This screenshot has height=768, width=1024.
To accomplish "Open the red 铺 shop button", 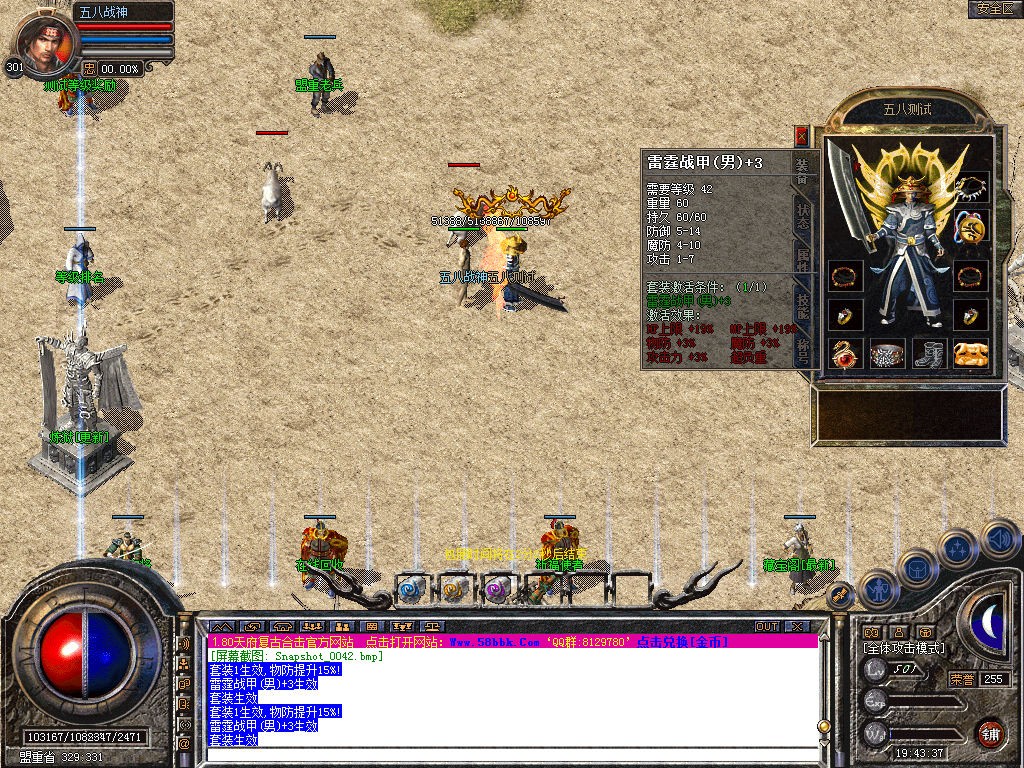I will tap(990, 733).
